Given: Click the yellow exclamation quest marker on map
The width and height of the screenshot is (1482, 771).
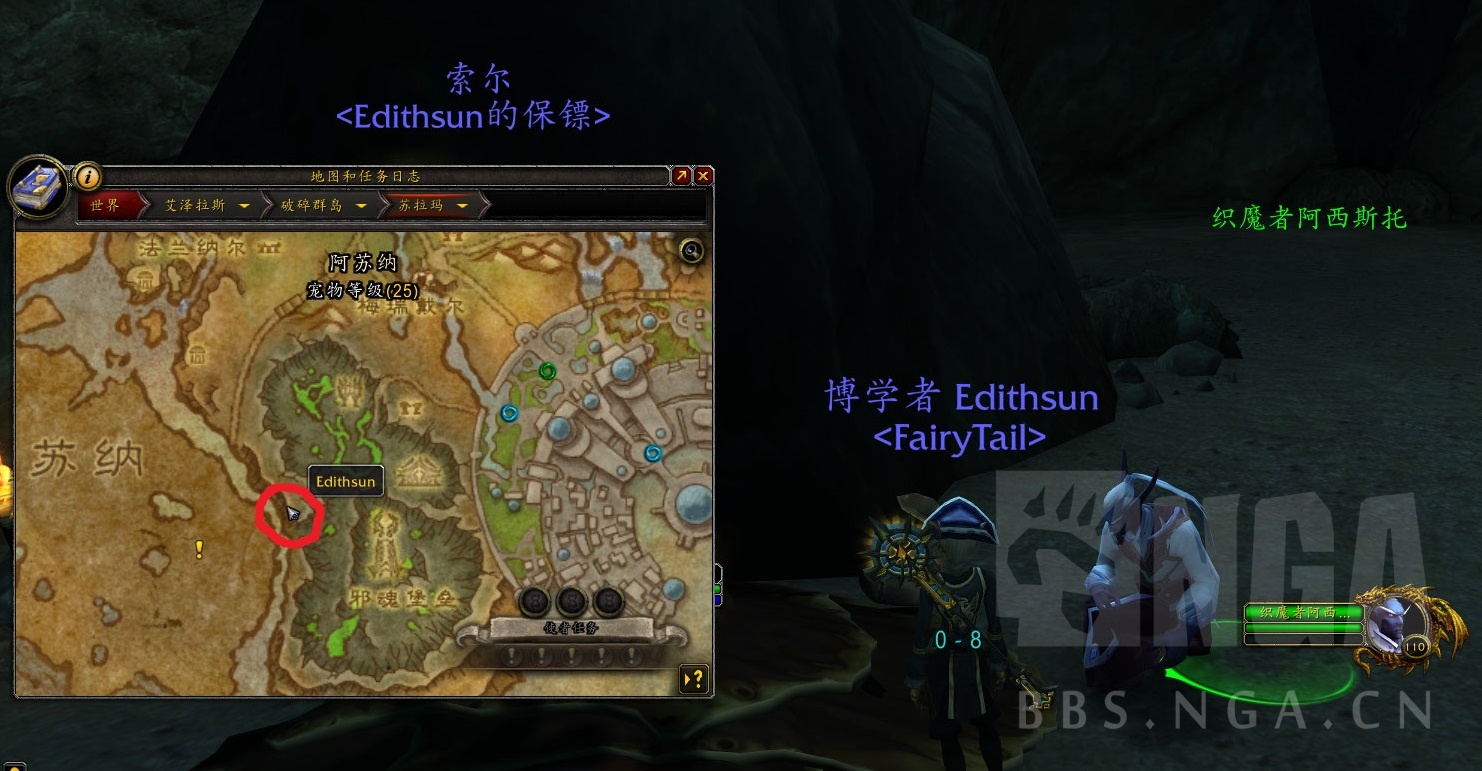Looking at the screenshot, I should click(198, 548).
